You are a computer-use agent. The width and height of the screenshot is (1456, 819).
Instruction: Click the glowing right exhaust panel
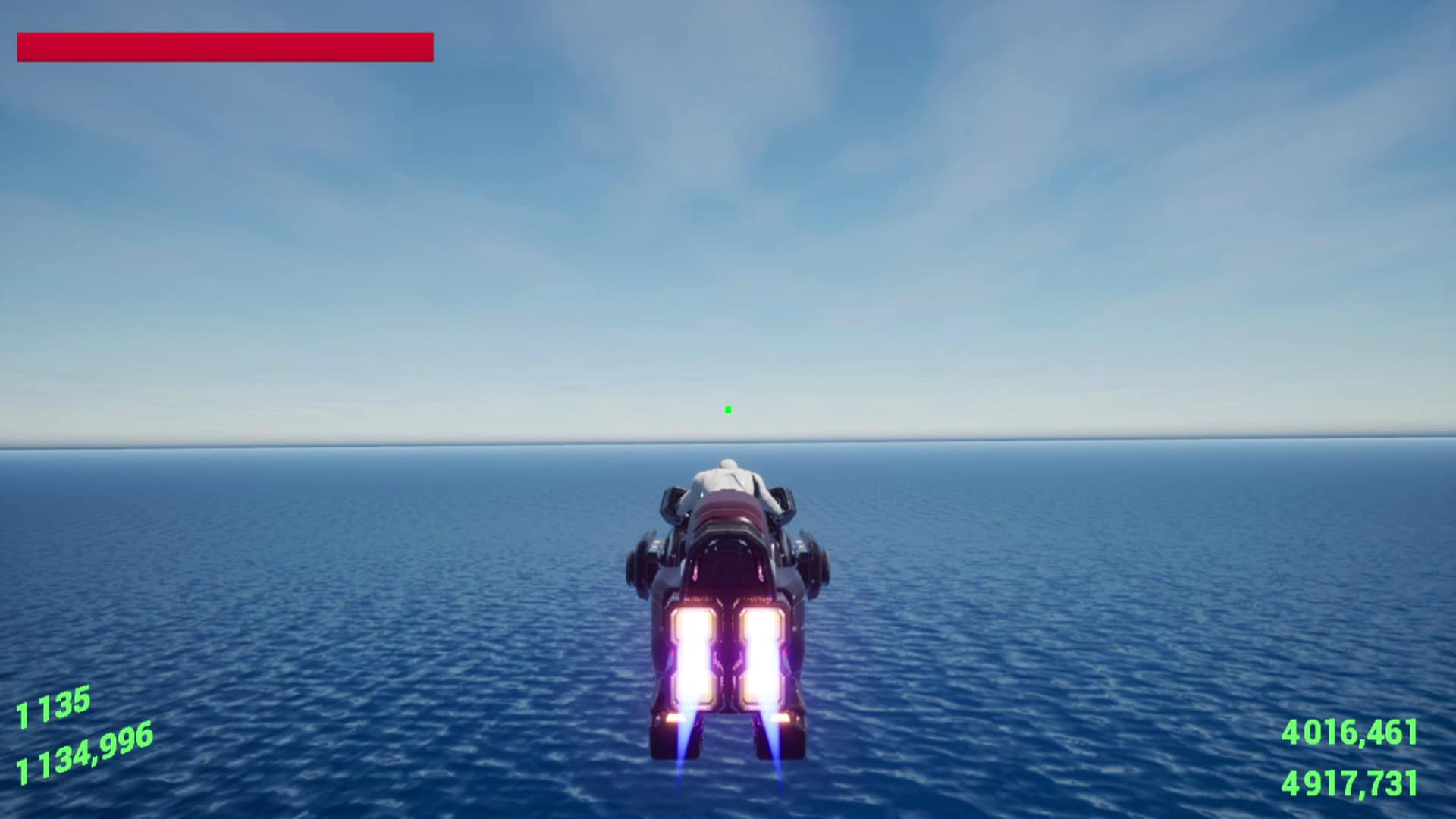click(x=762, y=652)
